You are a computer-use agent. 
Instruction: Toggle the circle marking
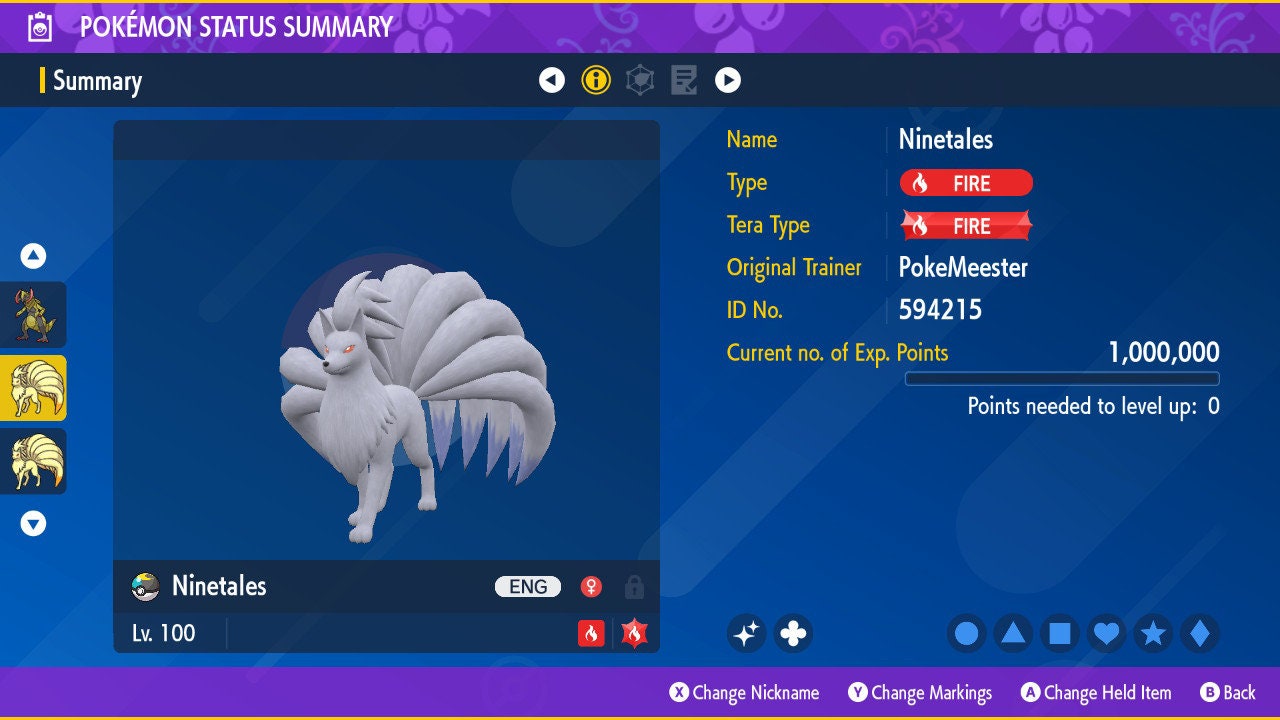coord(967,633)
